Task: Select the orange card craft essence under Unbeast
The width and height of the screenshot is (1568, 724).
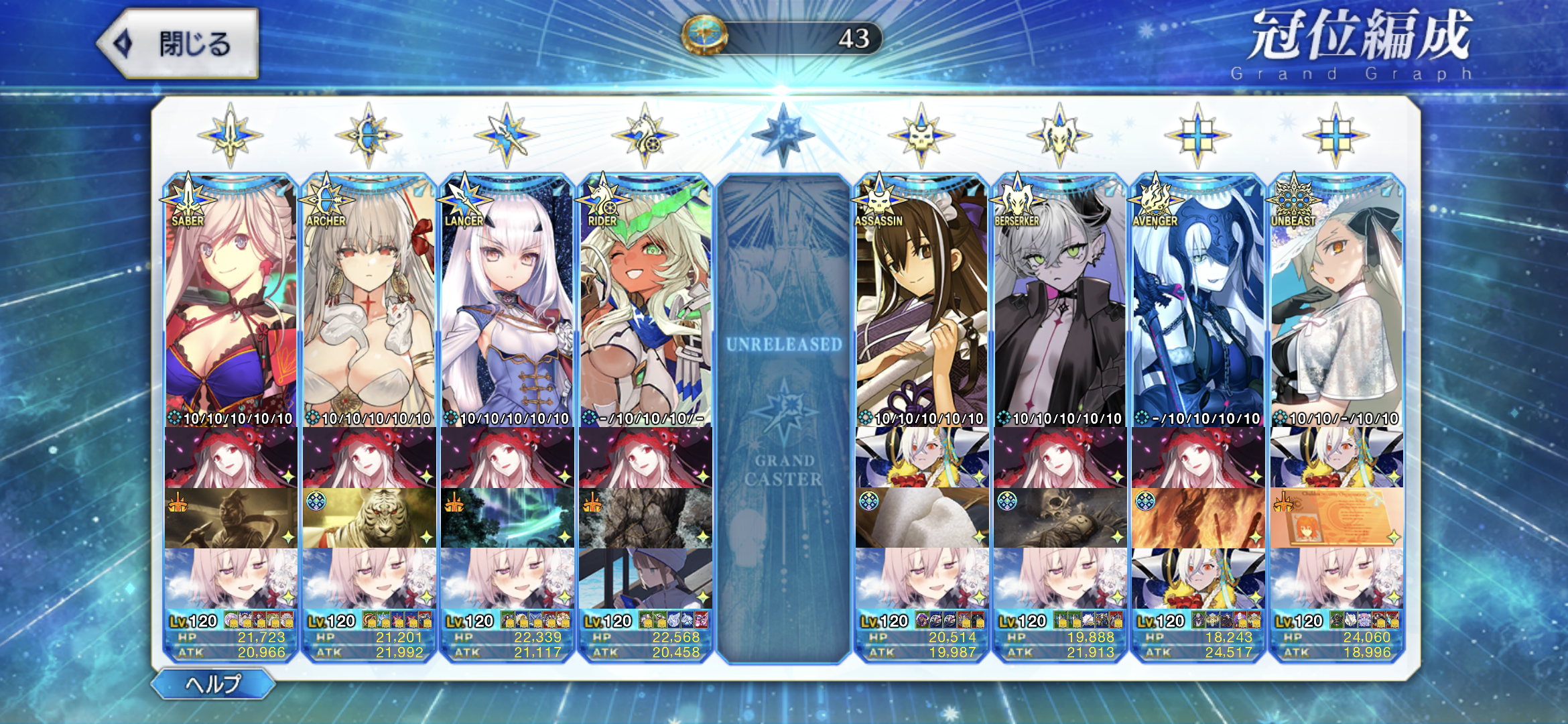Action: [x=1336, y=518]
